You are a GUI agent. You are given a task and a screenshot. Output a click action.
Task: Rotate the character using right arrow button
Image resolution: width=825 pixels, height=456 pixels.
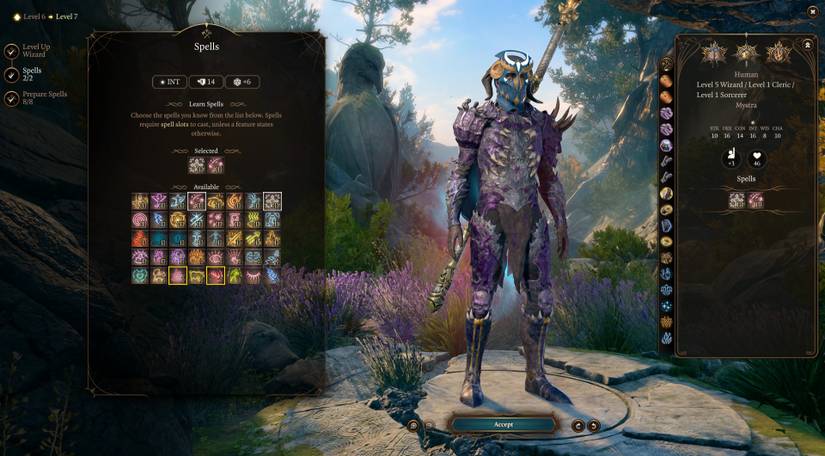593,425
